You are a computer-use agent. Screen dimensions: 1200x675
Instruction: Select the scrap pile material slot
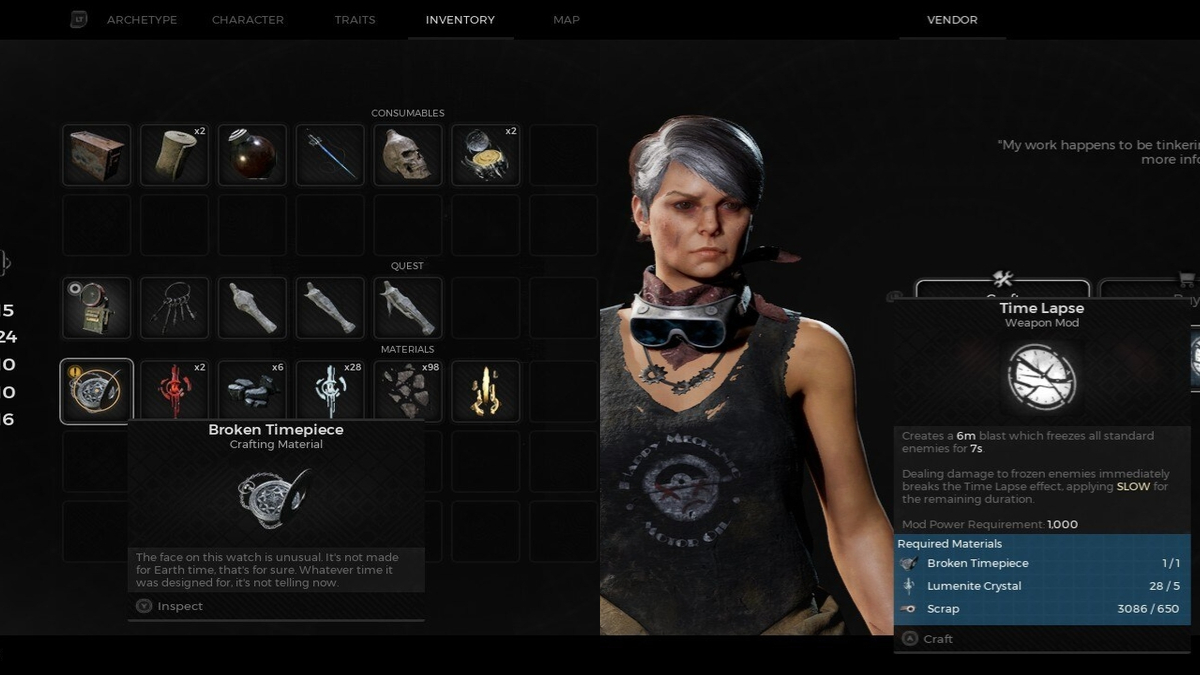pyautogui.click(x=408, y=391)
